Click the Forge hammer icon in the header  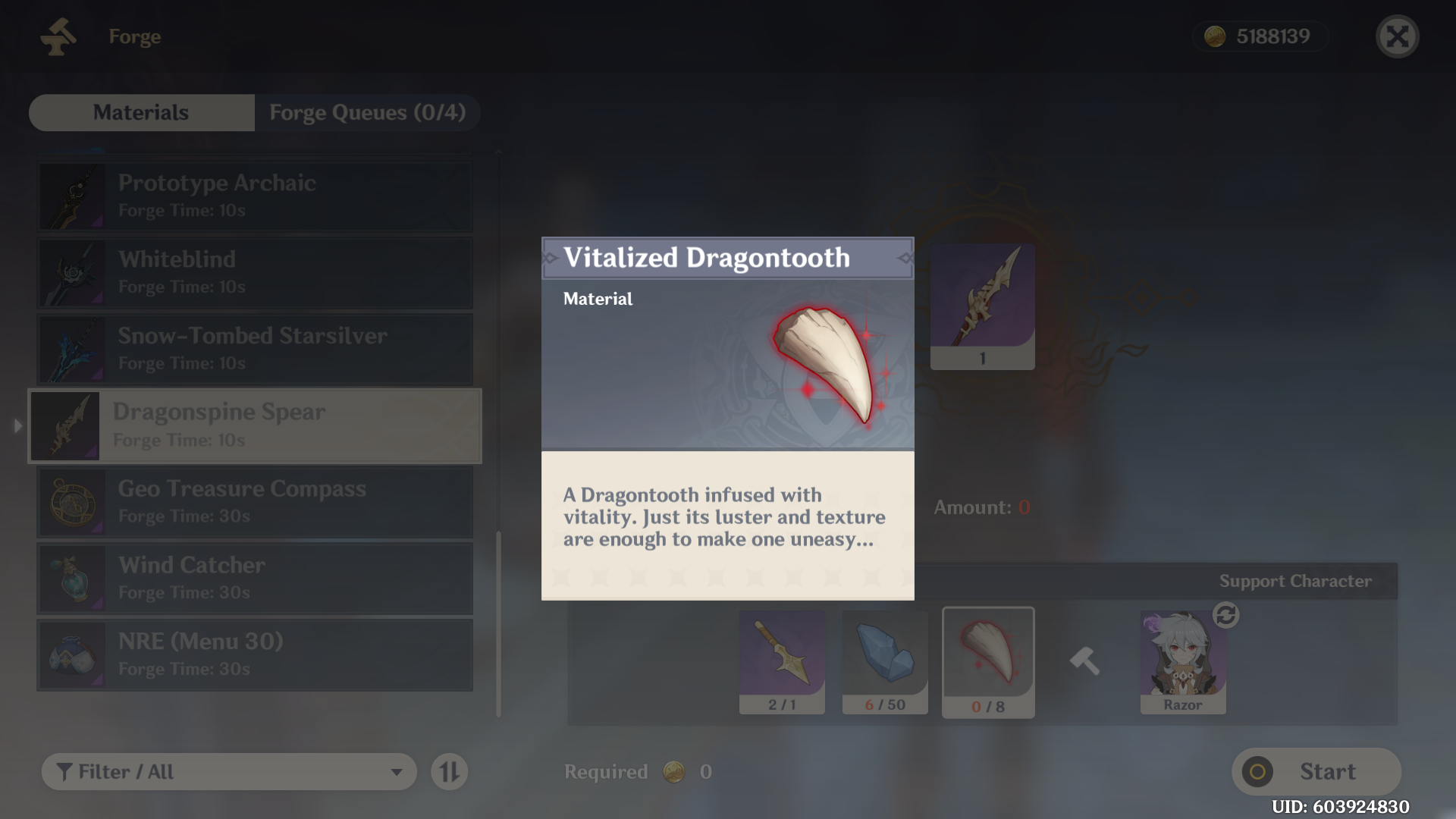59,36
